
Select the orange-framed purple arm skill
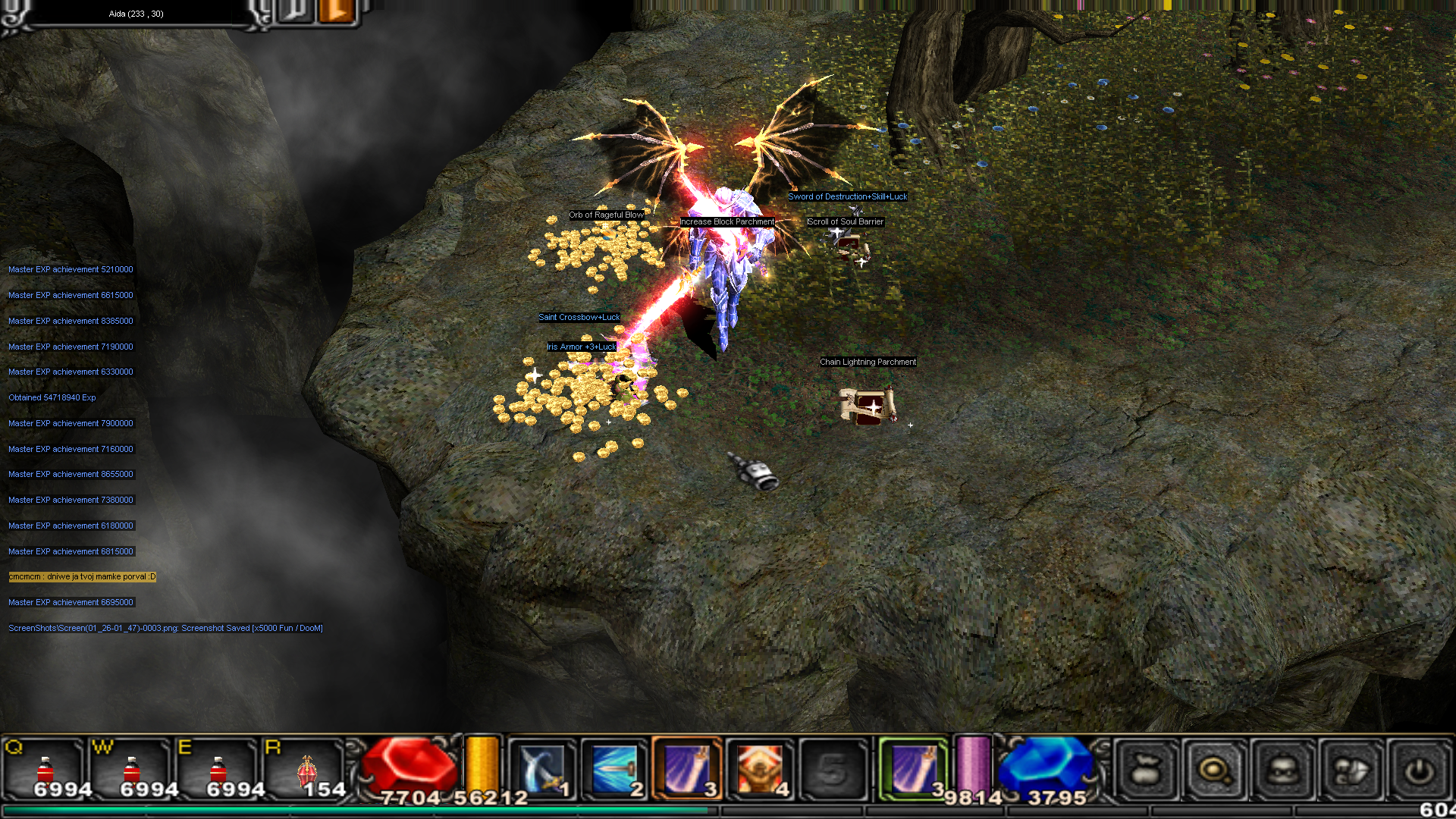[687, 769]
